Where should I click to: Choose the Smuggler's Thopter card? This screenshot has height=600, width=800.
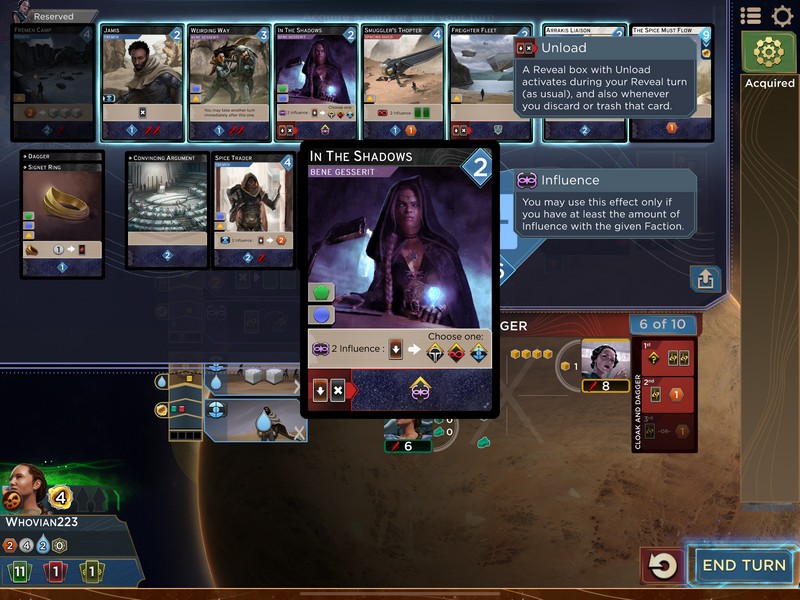(402, 82)
